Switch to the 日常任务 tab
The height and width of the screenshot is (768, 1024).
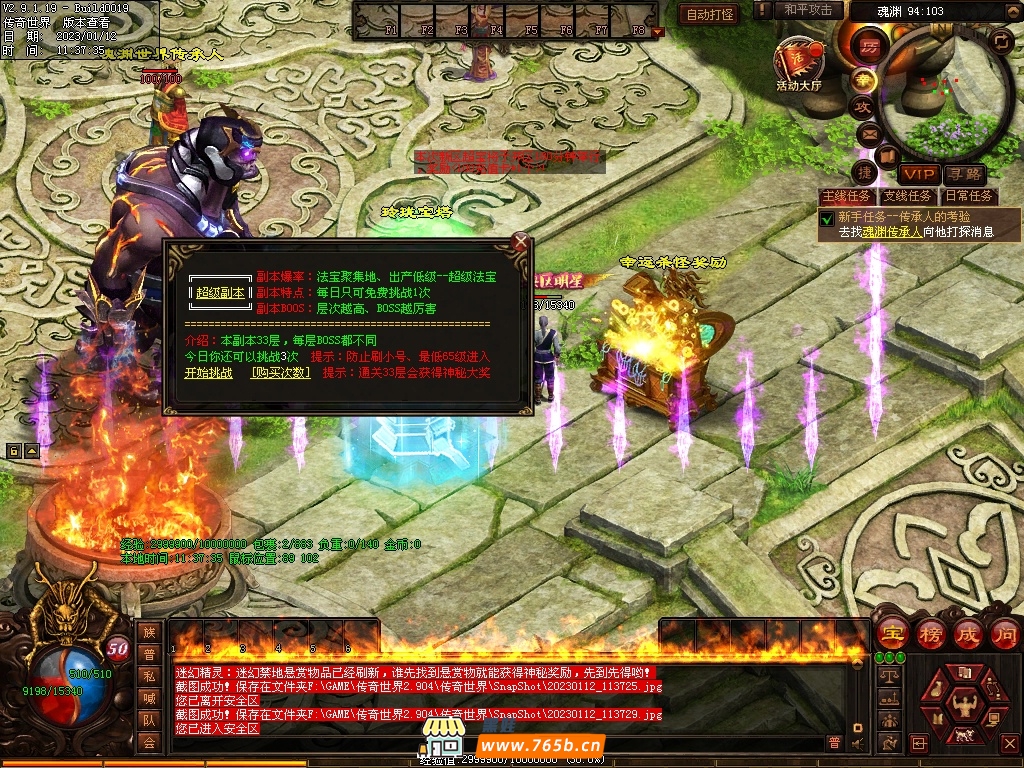[x=969, y=196]
